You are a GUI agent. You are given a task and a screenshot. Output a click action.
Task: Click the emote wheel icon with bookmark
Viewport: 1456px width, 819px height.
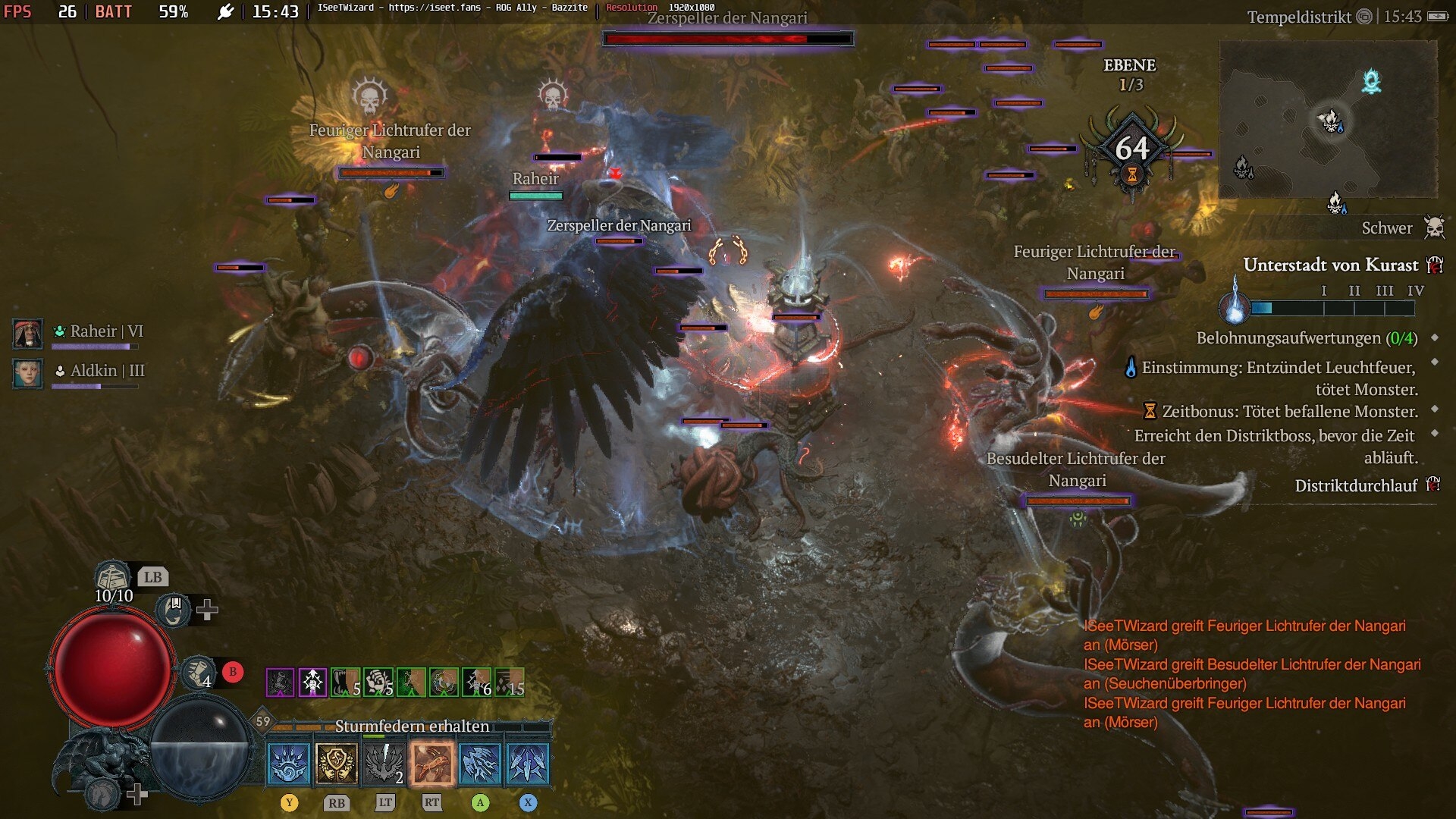174,610
